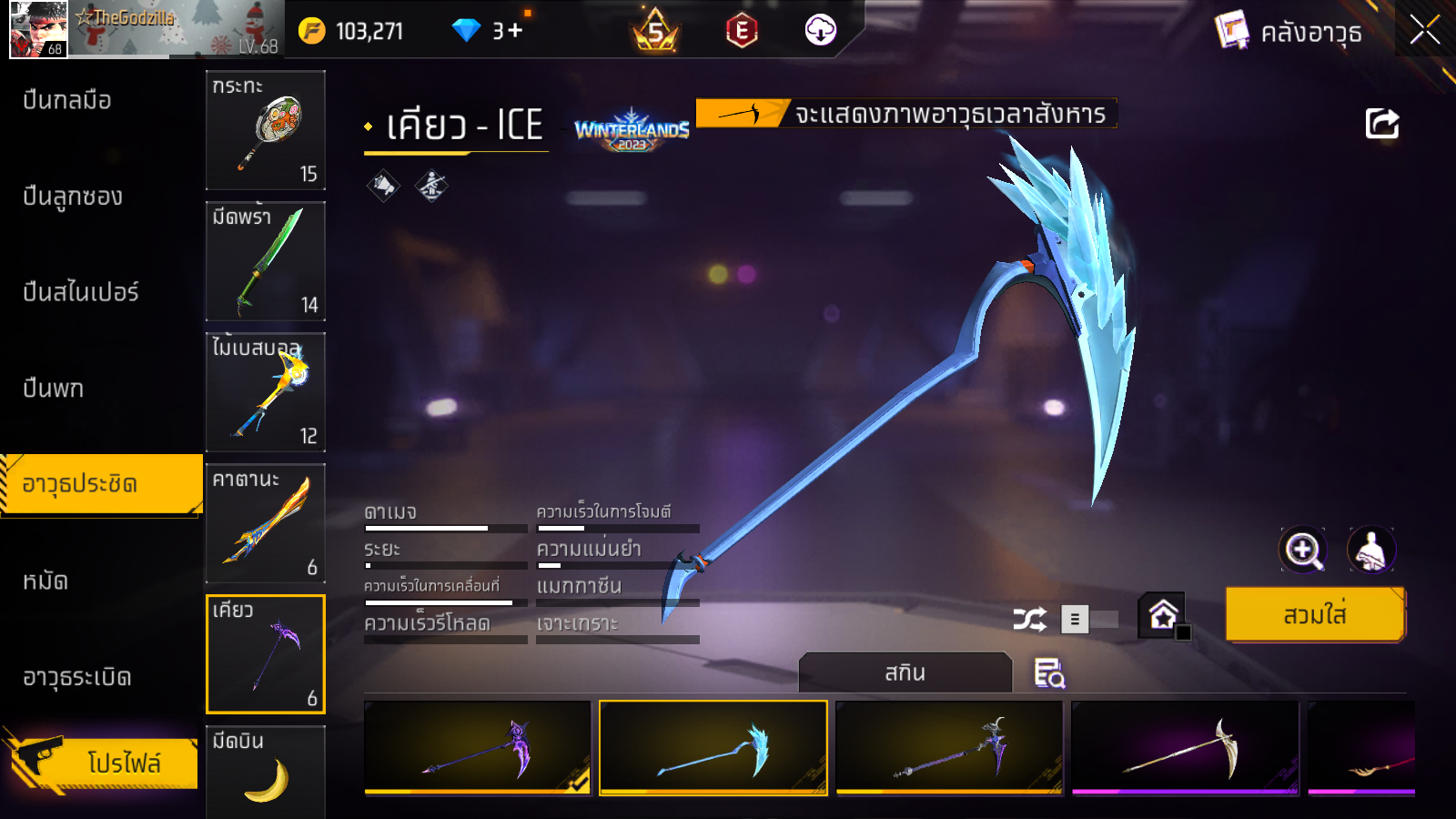
Task: Open the skin search list icon
Action: coord(1049,673)
